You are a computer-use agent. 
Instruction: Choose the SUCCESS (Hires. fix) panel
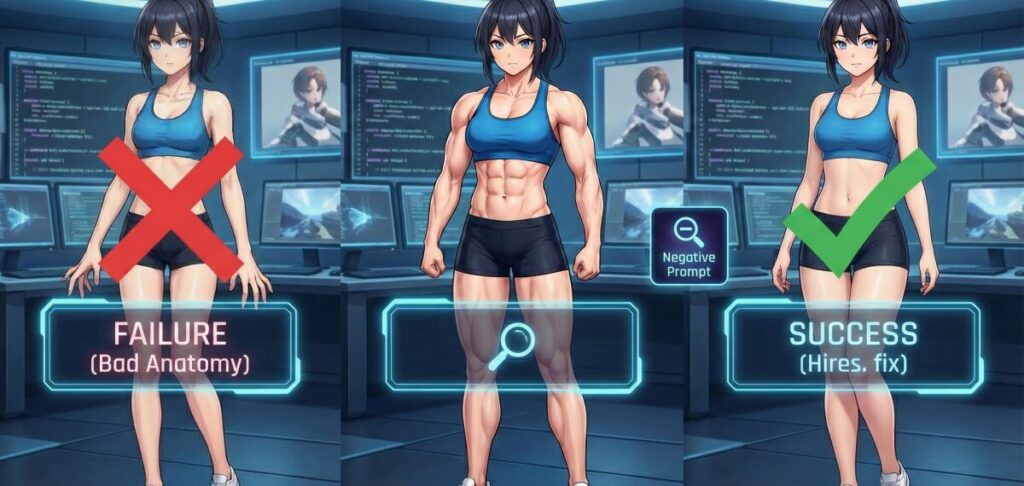pos(852,346)
